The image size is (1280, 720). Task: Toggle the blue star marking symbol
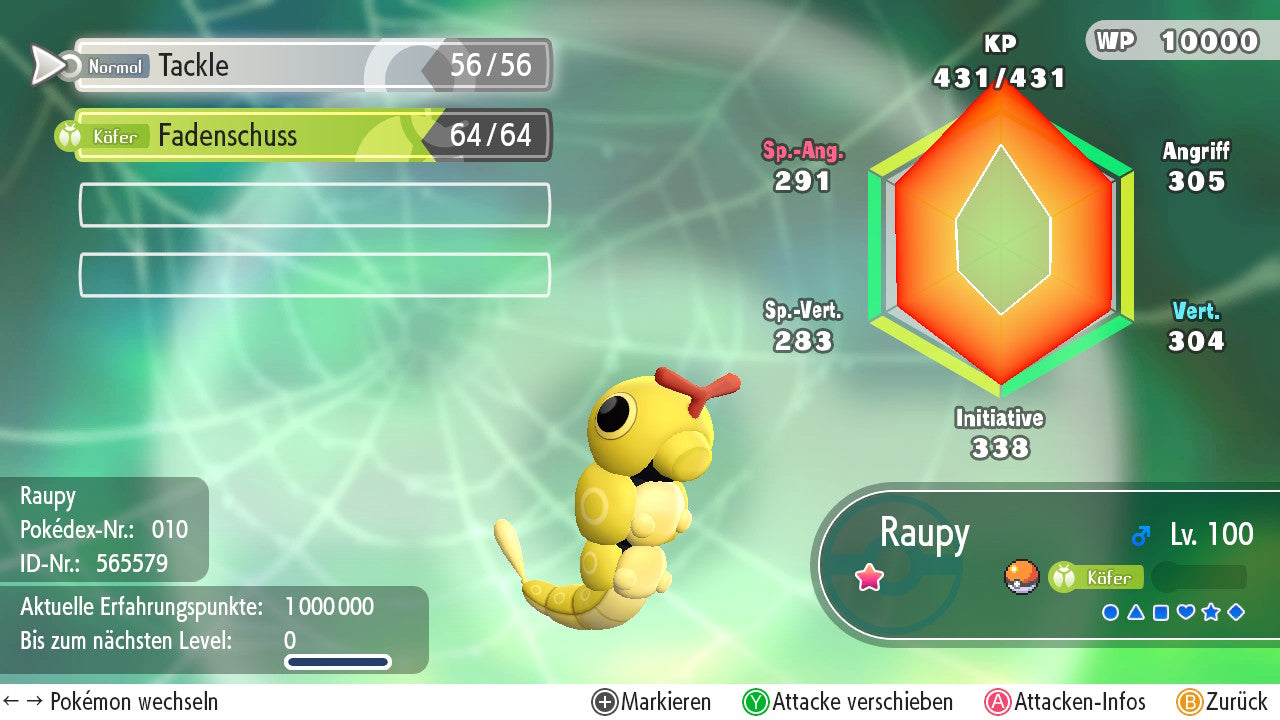tap(1211, 612)
